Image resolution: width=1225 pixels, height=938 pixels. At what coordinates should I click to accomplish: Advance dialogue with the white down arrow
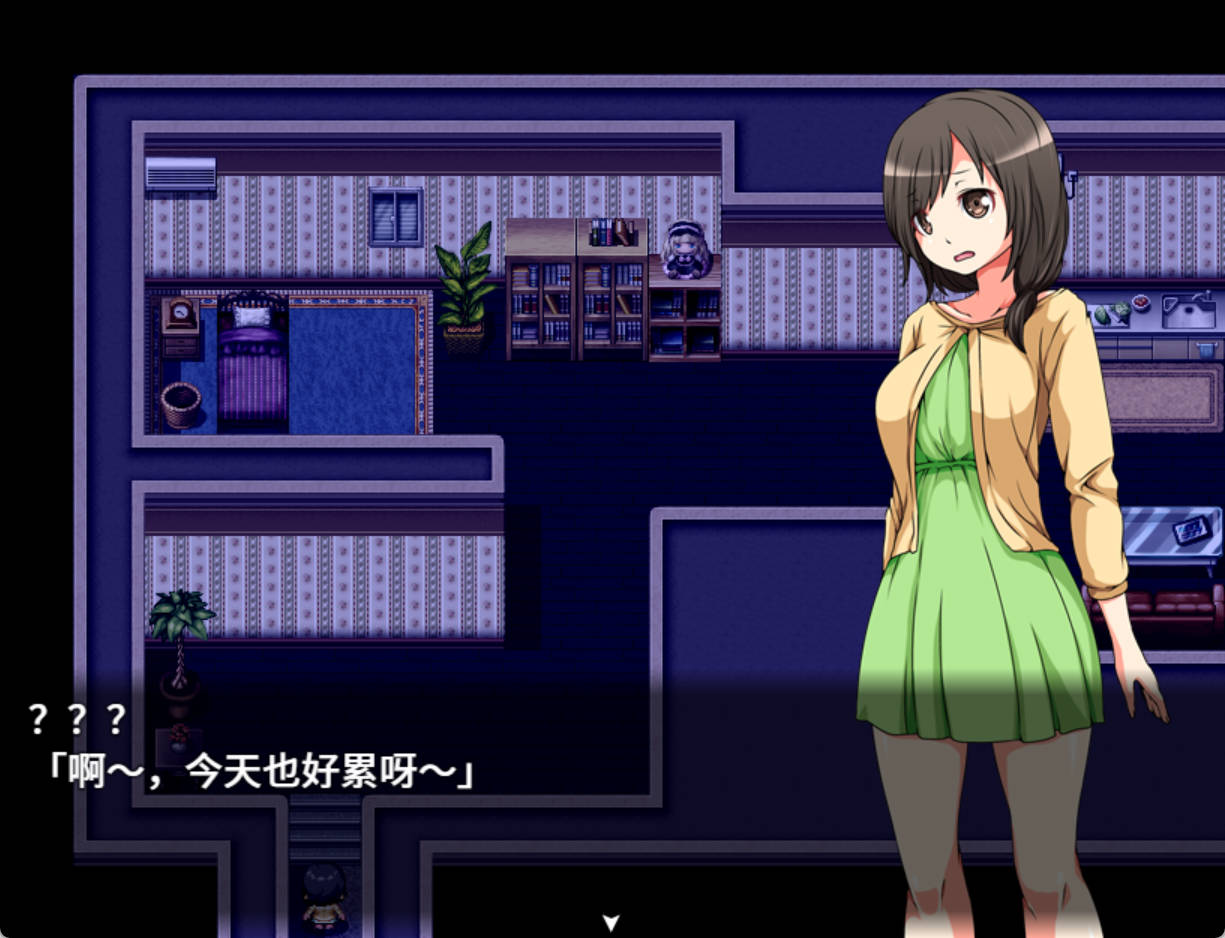(612, 922)
